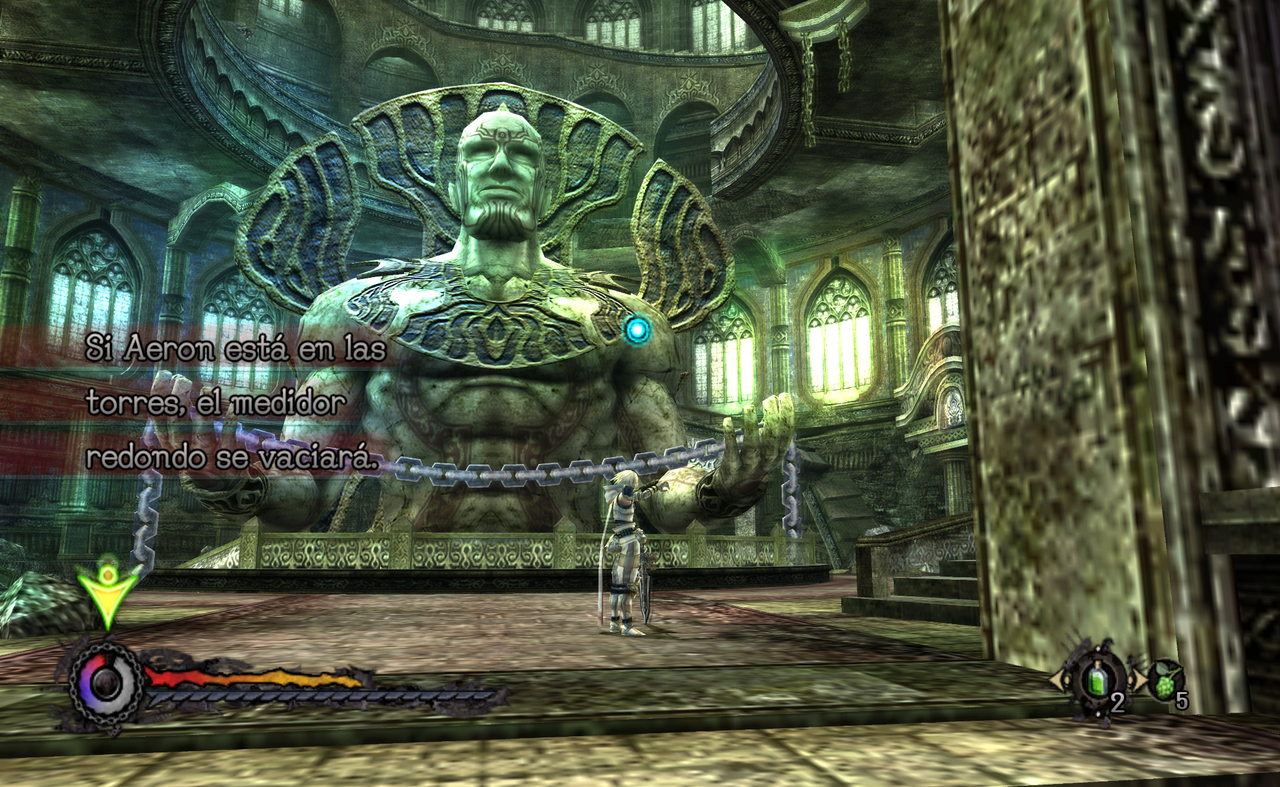Choose the green berry cluster item

click(x=1165, y=681)
